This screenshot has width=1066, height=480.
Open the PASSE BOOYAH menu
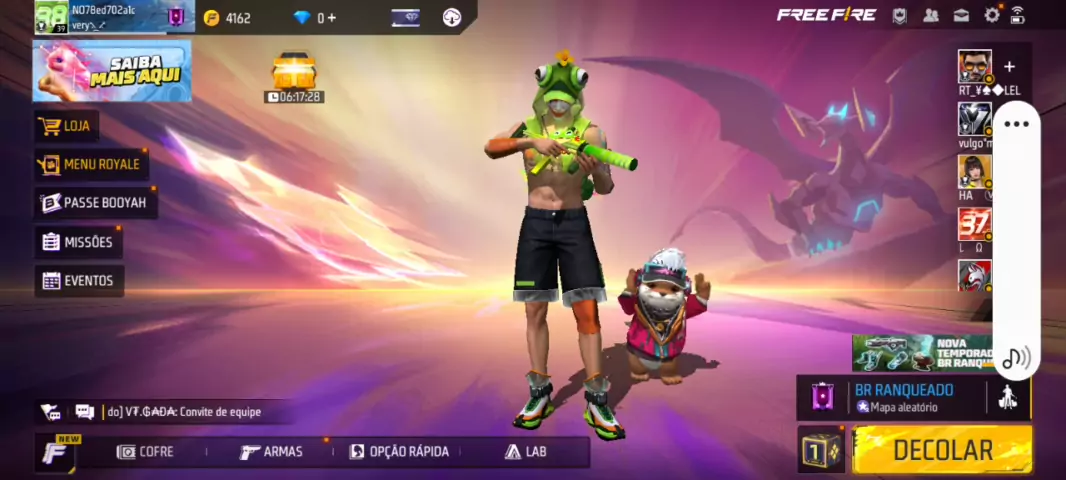click(x=95, y=203)
